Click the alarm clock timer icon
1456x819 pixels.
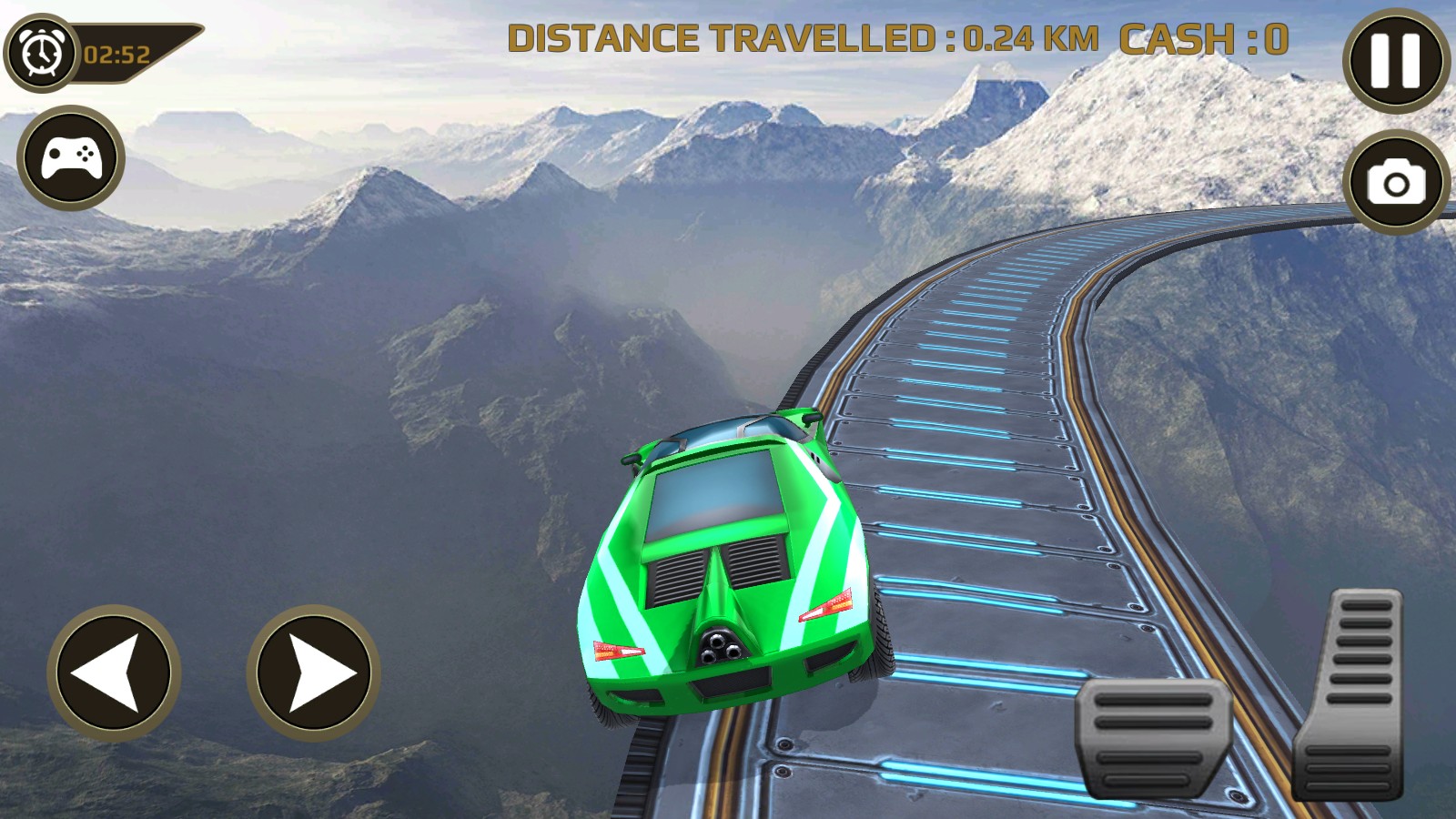pos(41,50)
